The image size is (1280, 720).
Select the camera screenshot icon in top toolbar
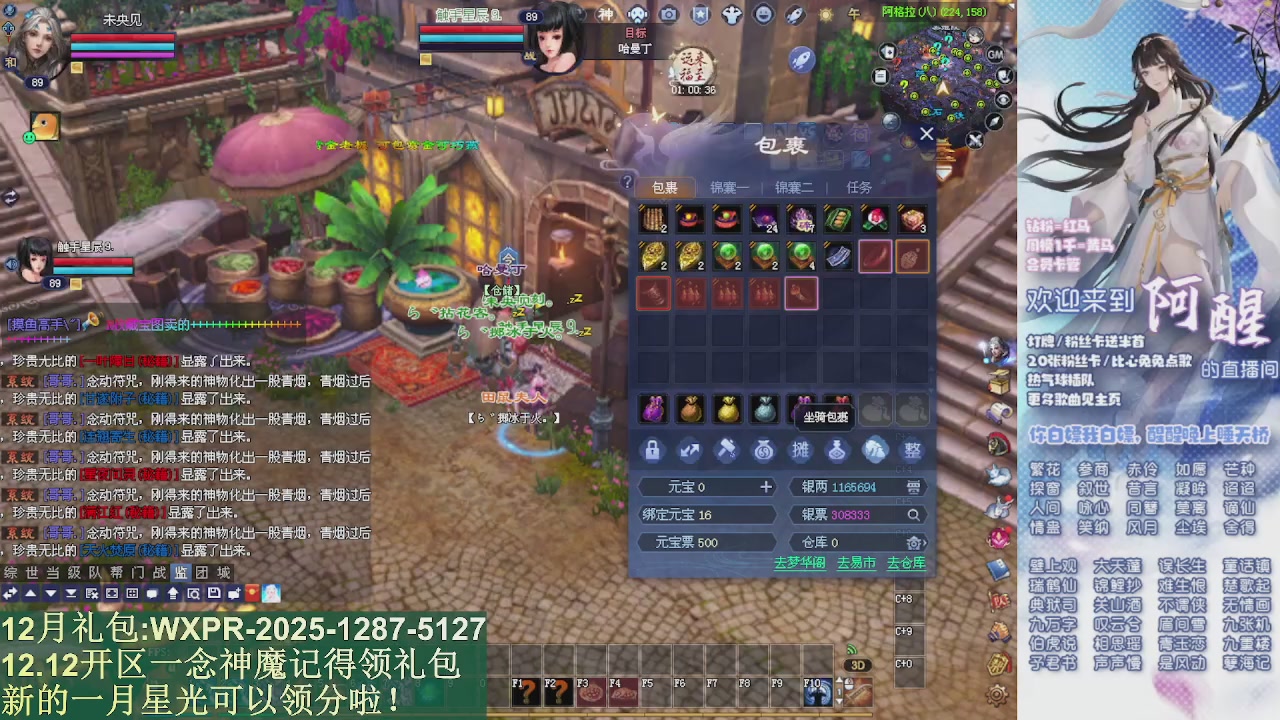(x=667, y=14)
